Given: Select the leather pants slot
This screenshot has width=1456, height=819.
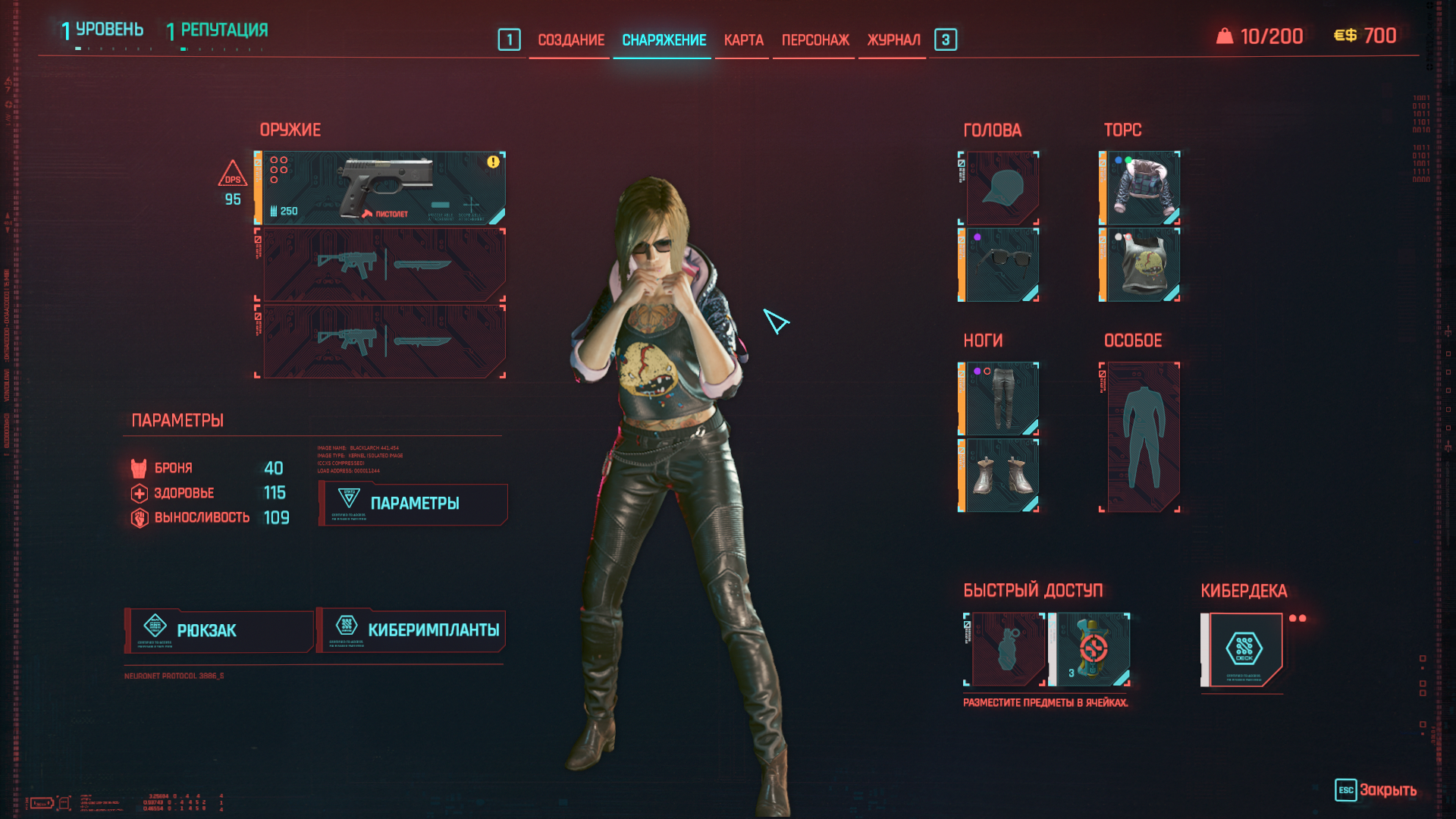Looking at the screenshot, I should (1001, 399).
